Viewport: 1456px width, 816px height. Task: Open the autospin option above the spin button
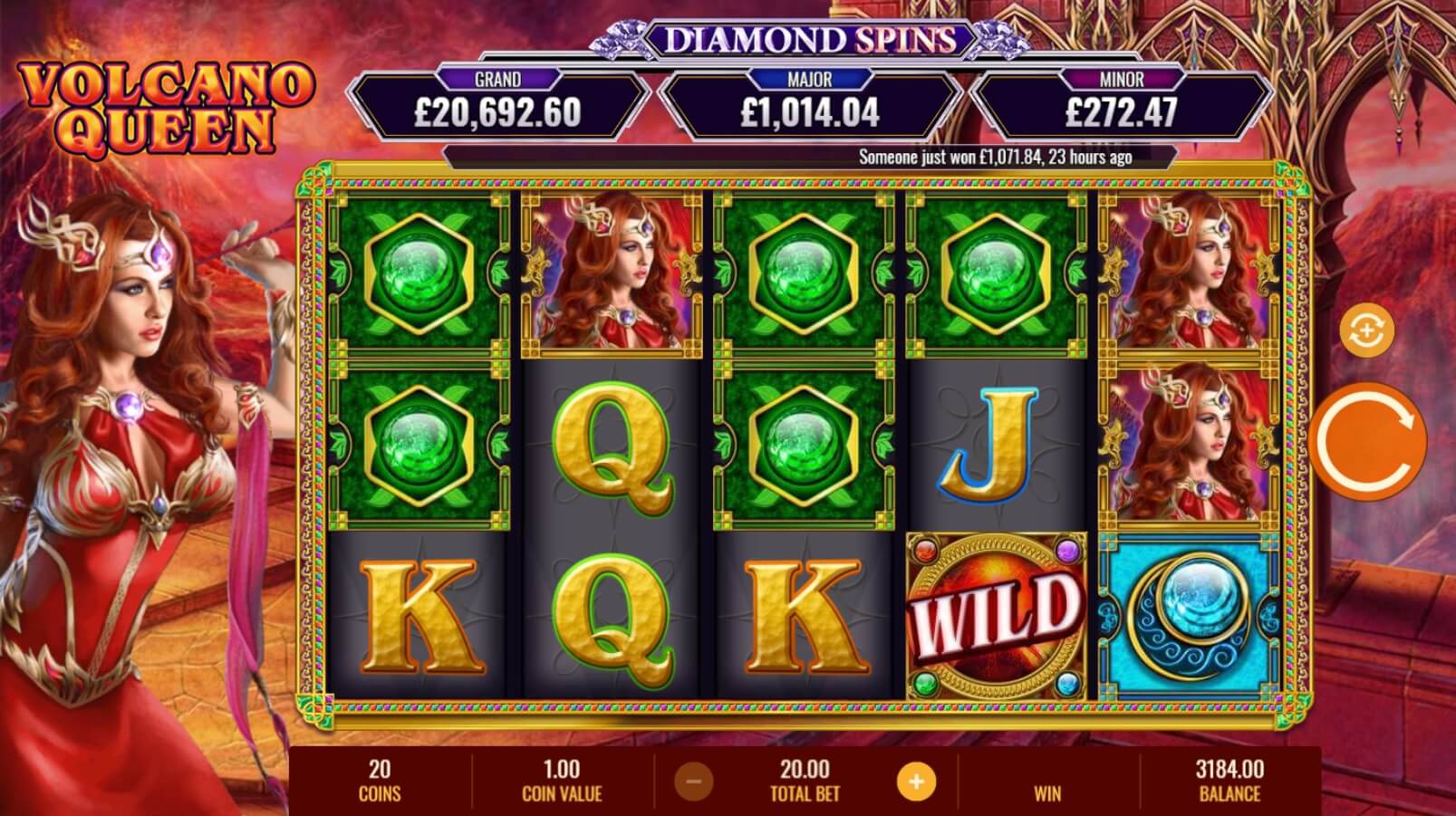point(1366,331)
